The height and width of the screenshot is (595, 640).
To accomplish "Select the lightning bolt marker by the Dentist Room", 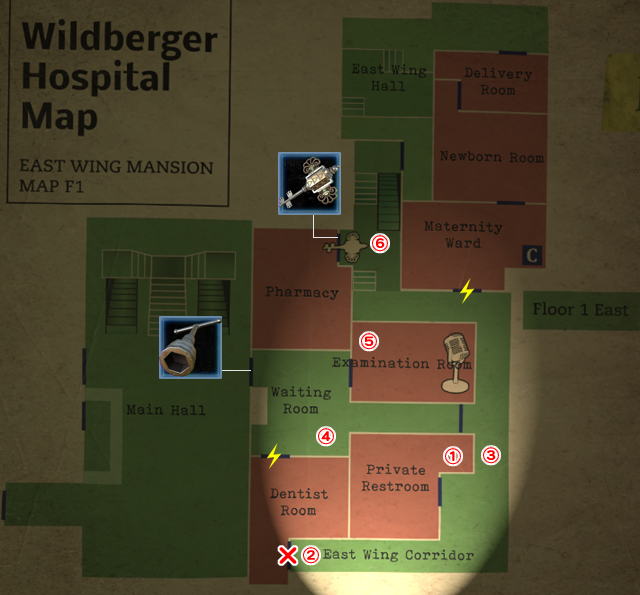I will (x=274, y=456).
